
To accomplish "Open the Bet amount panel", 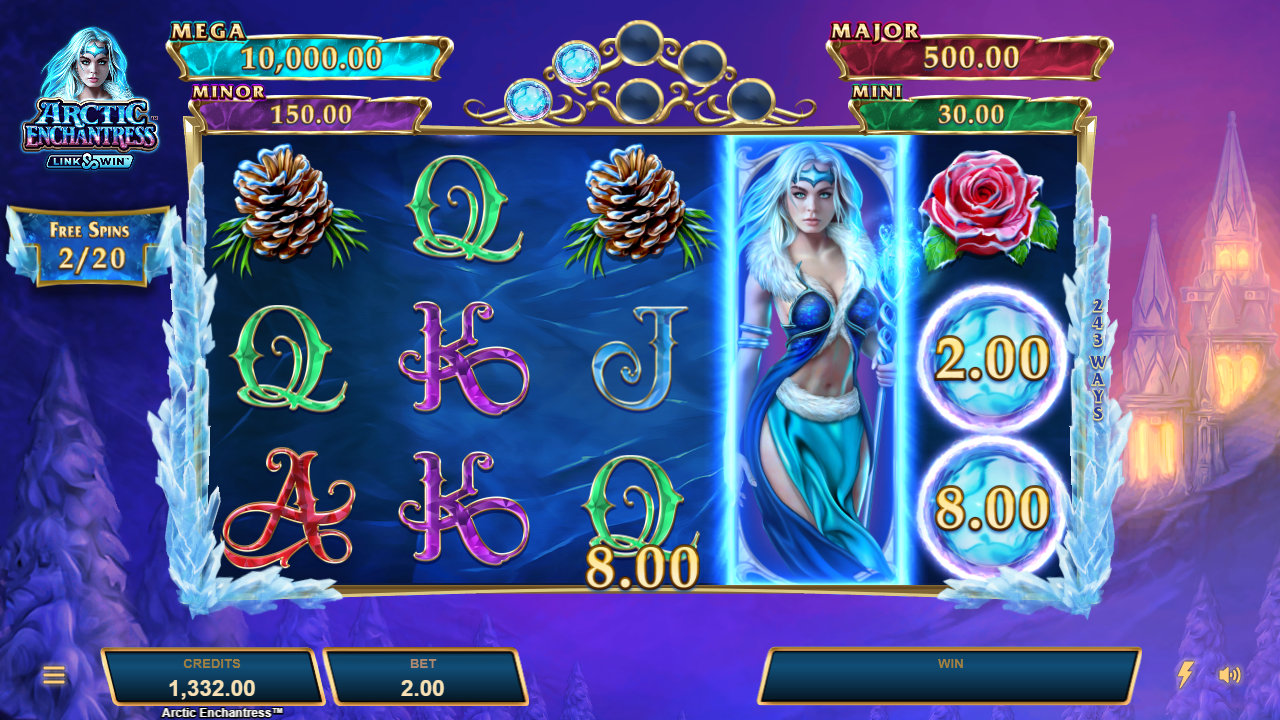I will 424,677.
